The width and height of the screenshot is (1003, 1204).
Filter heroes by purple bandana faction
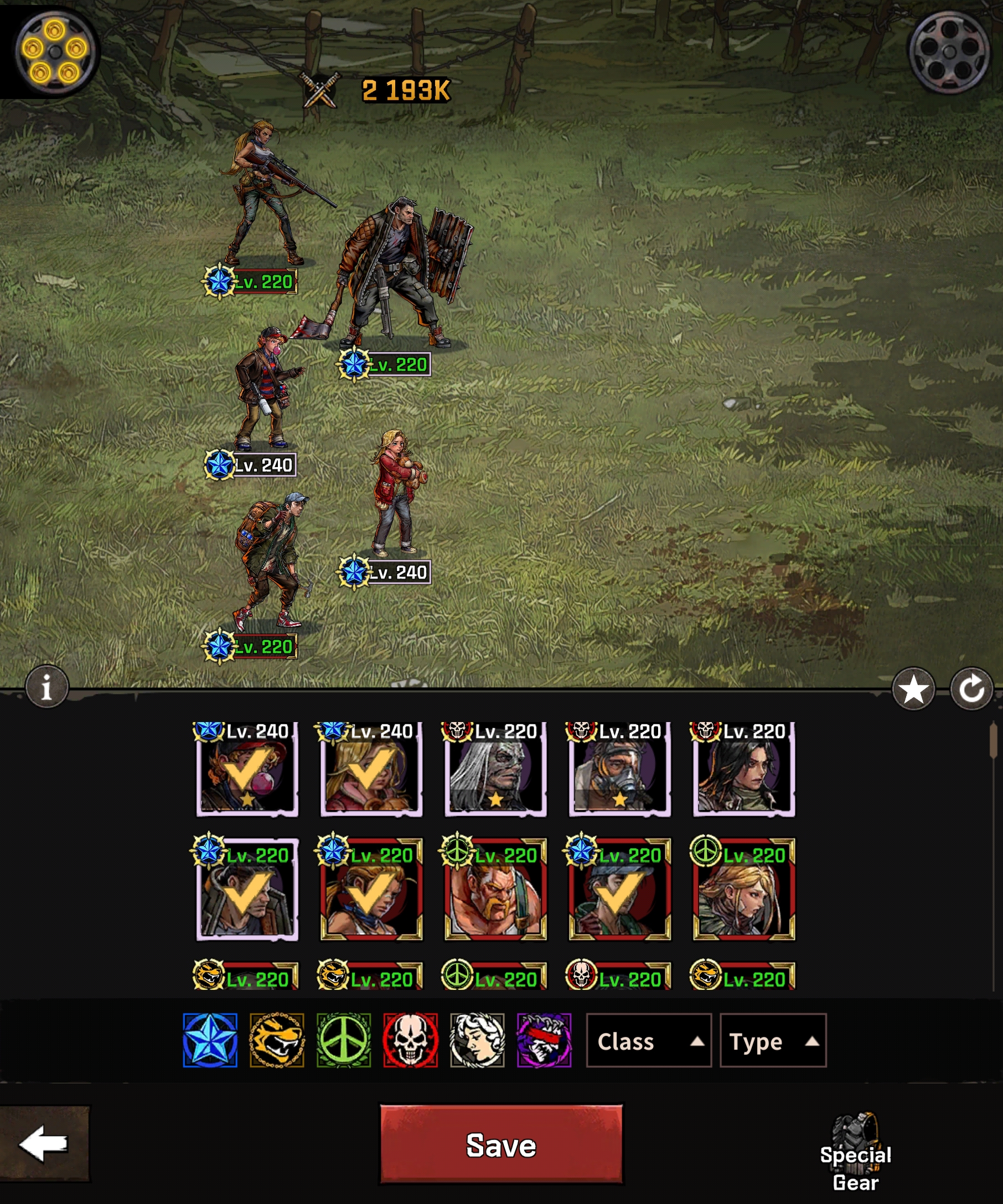click(544, 1041)
